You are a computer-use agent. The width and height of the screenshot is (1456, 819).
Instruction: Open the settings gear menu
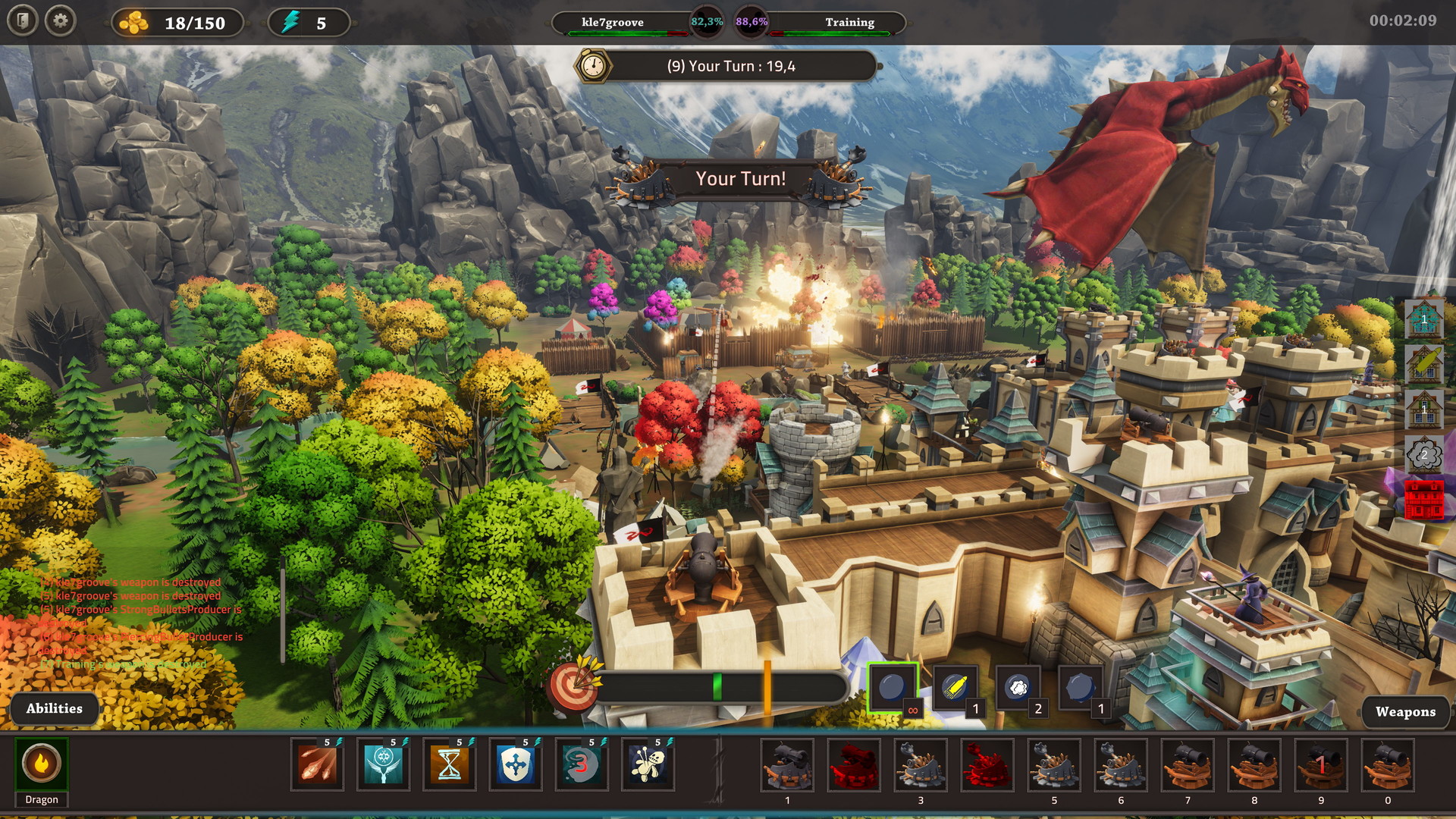pos(61,21)
